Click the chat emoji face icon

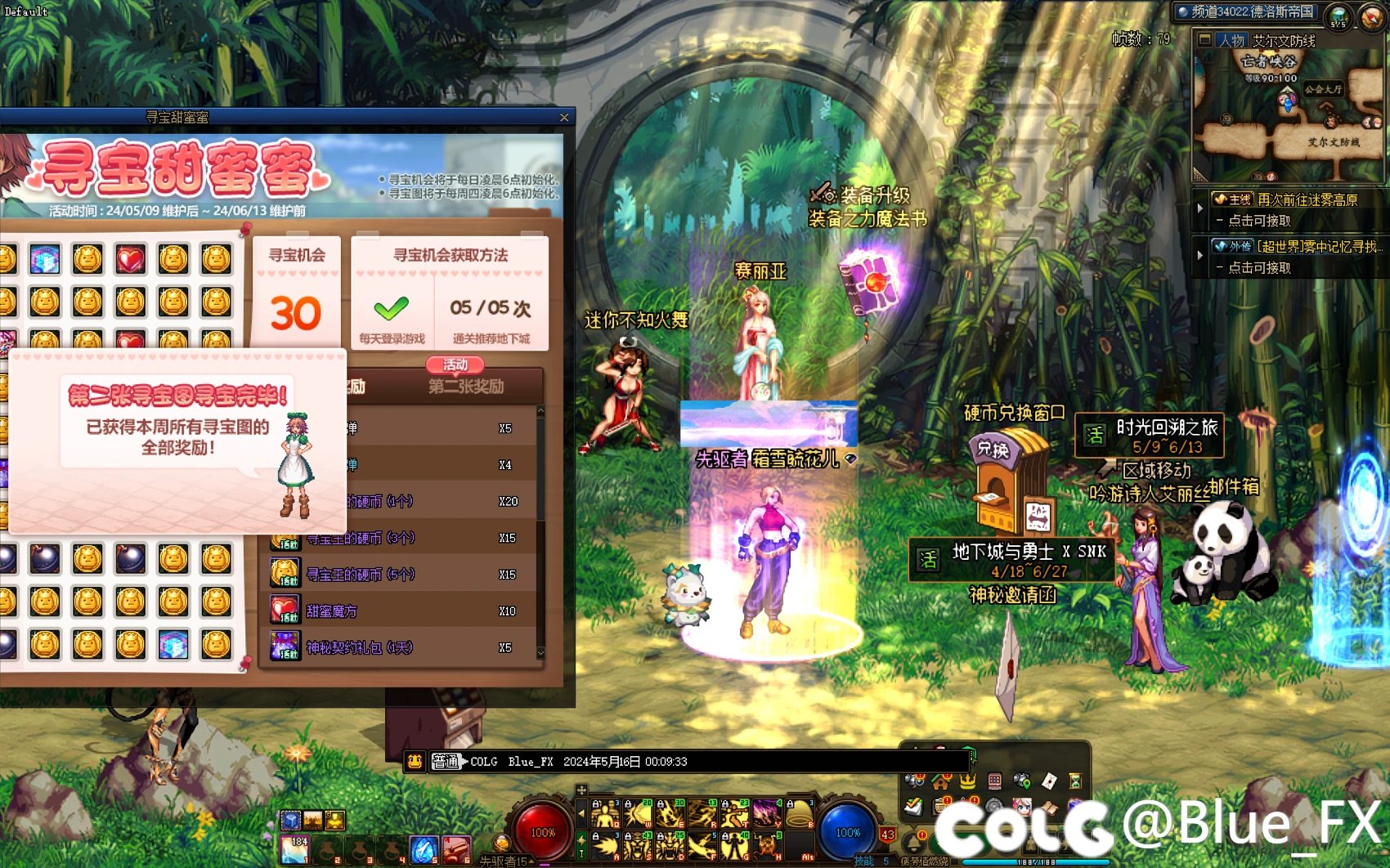click(x=415, y=762)
